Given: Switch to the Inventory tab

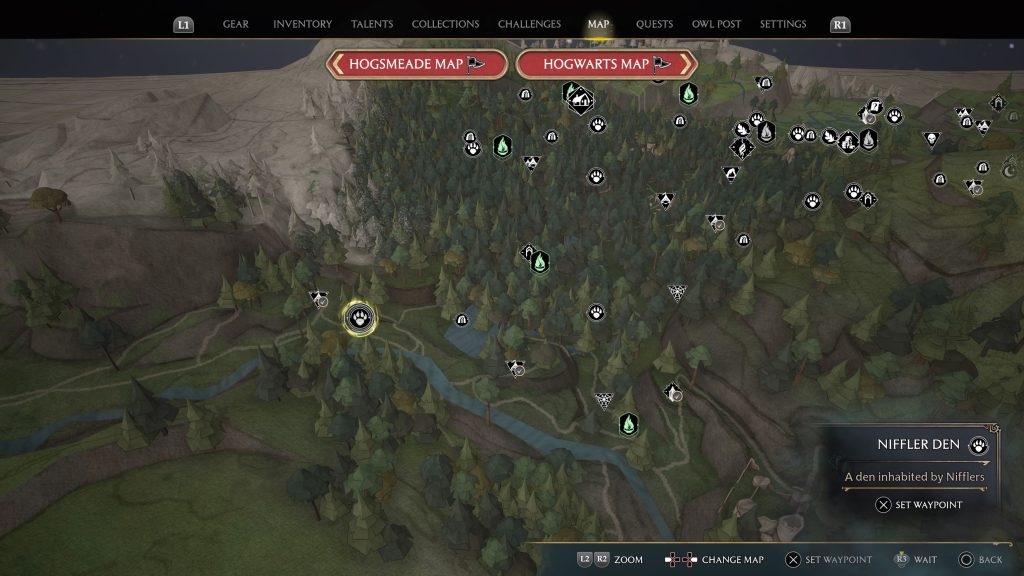Looking at the screenshot, I should [x=302, y=24].
